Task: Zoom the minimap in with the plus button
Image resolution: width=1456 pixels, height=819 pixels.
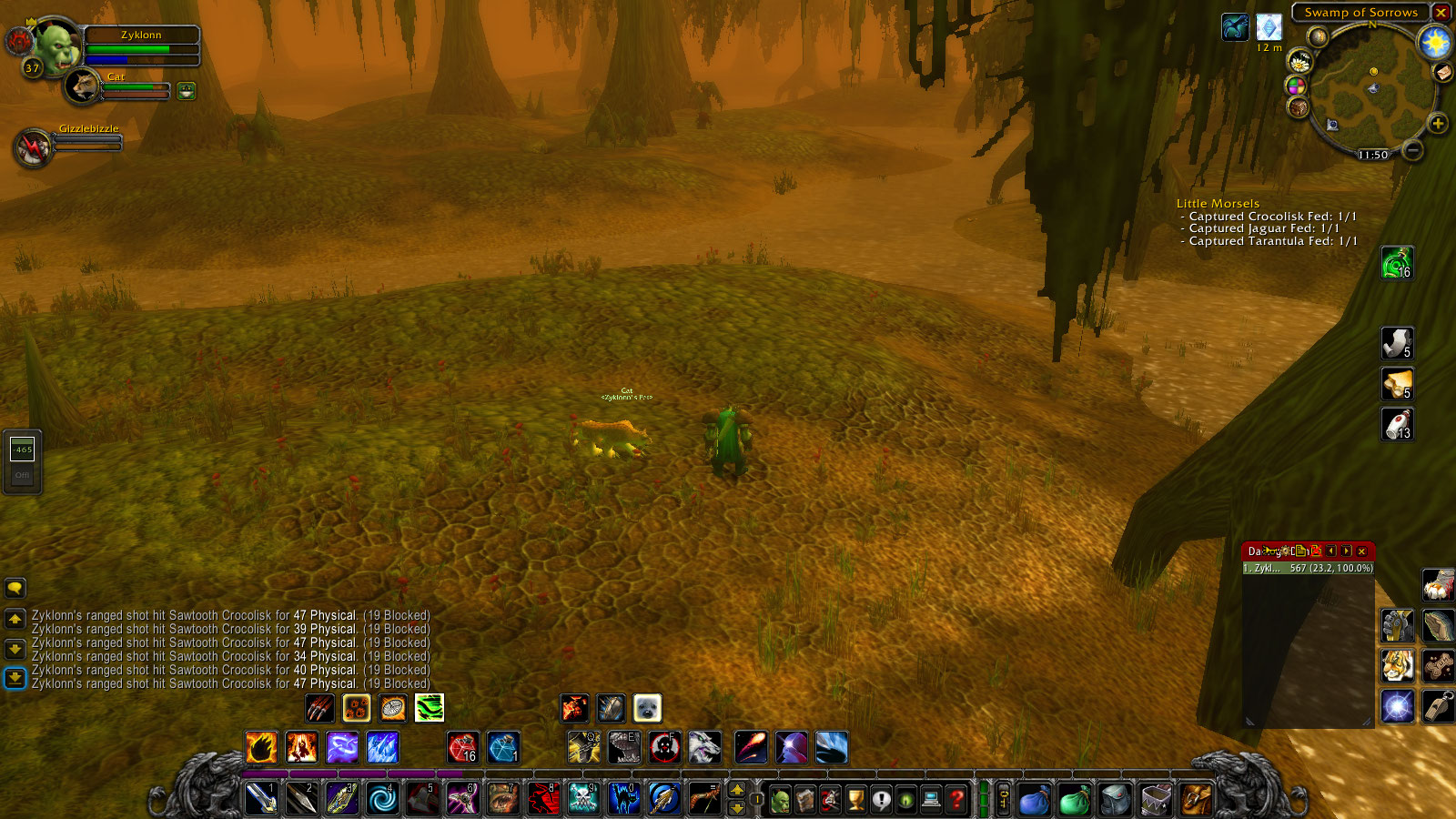Action: (x=1438, y=125)
